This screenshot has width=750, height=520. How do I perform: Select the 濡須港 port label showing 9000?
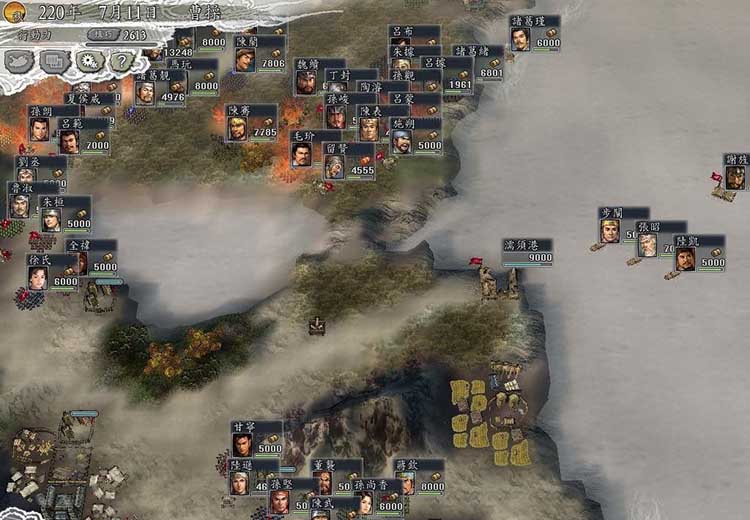pyautogui.click(x=528, y=252)
